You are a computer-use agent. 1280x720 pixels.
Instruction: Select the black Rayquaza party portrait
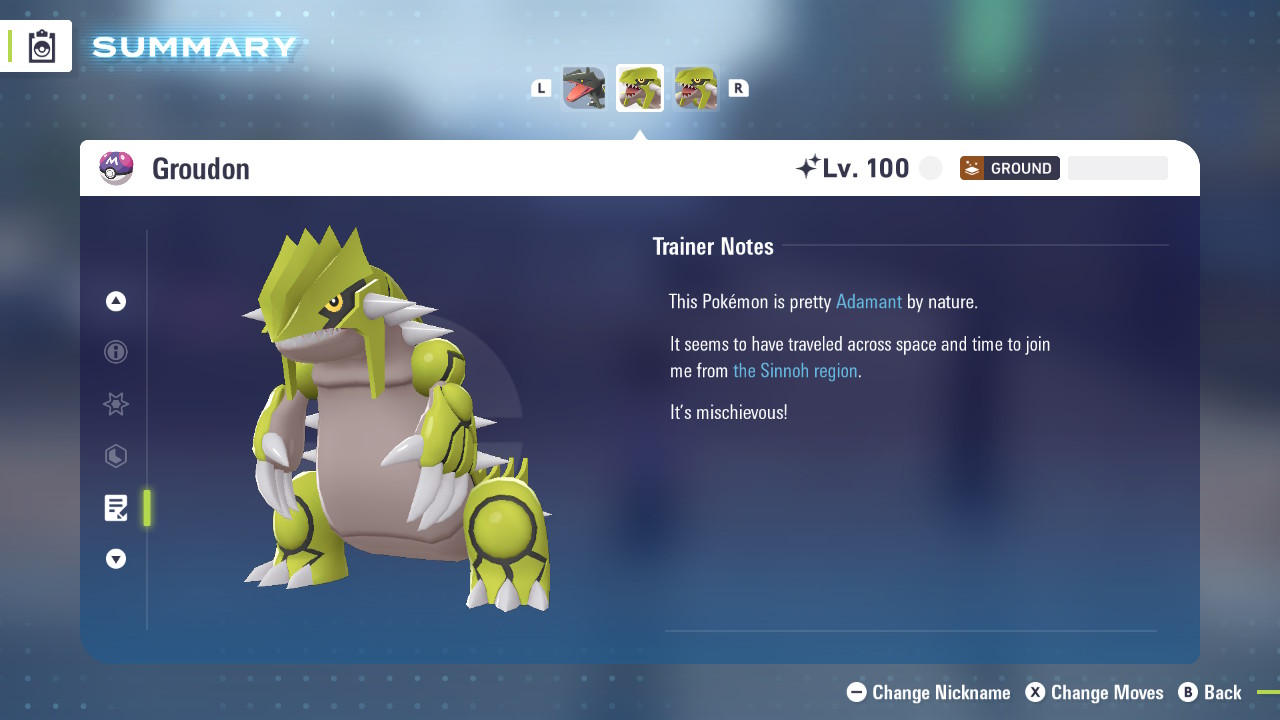tap(584, 88)
